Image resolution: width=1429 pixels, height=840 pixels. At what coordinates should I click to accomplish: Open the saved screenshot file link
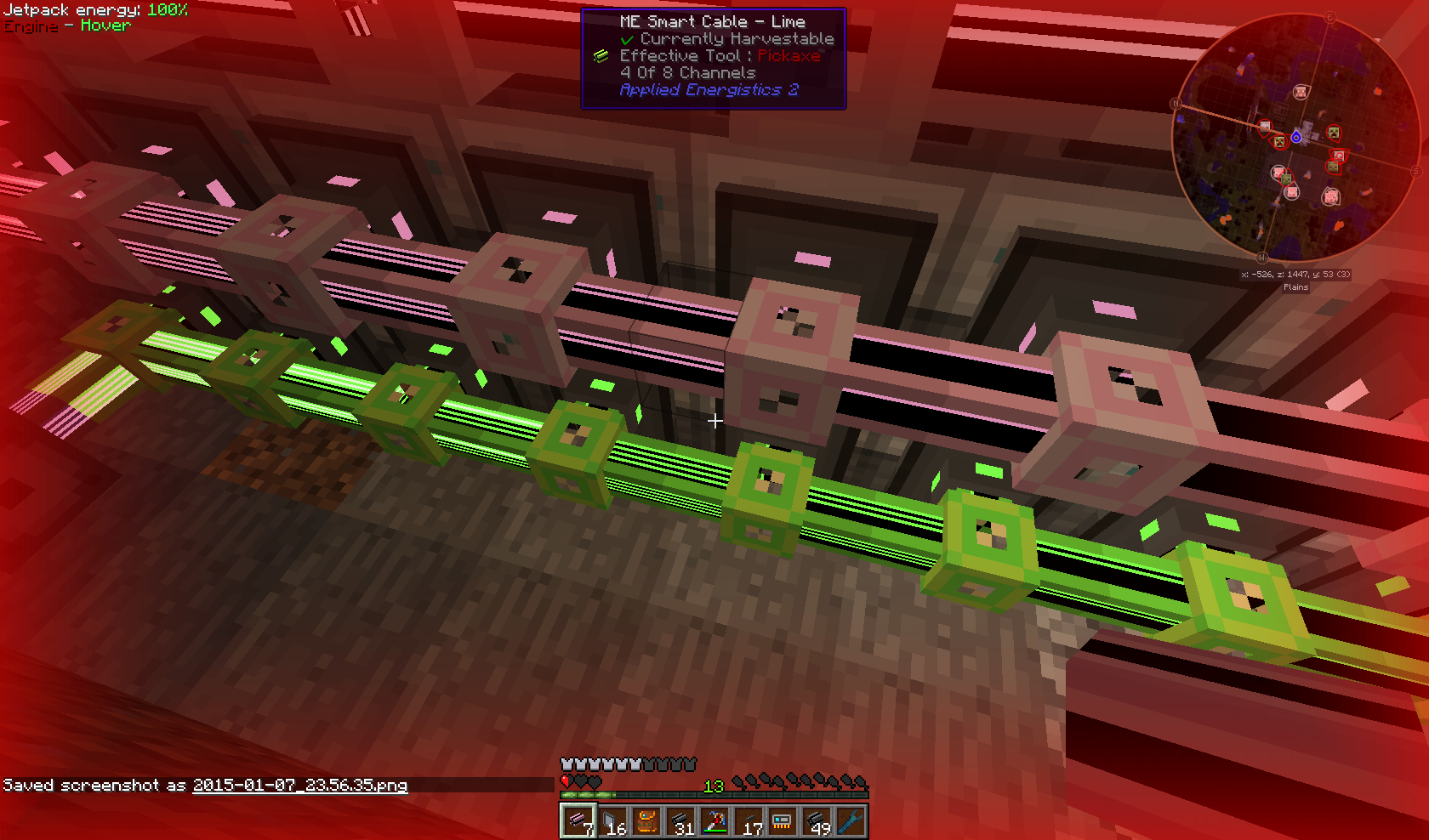[299, 786]
